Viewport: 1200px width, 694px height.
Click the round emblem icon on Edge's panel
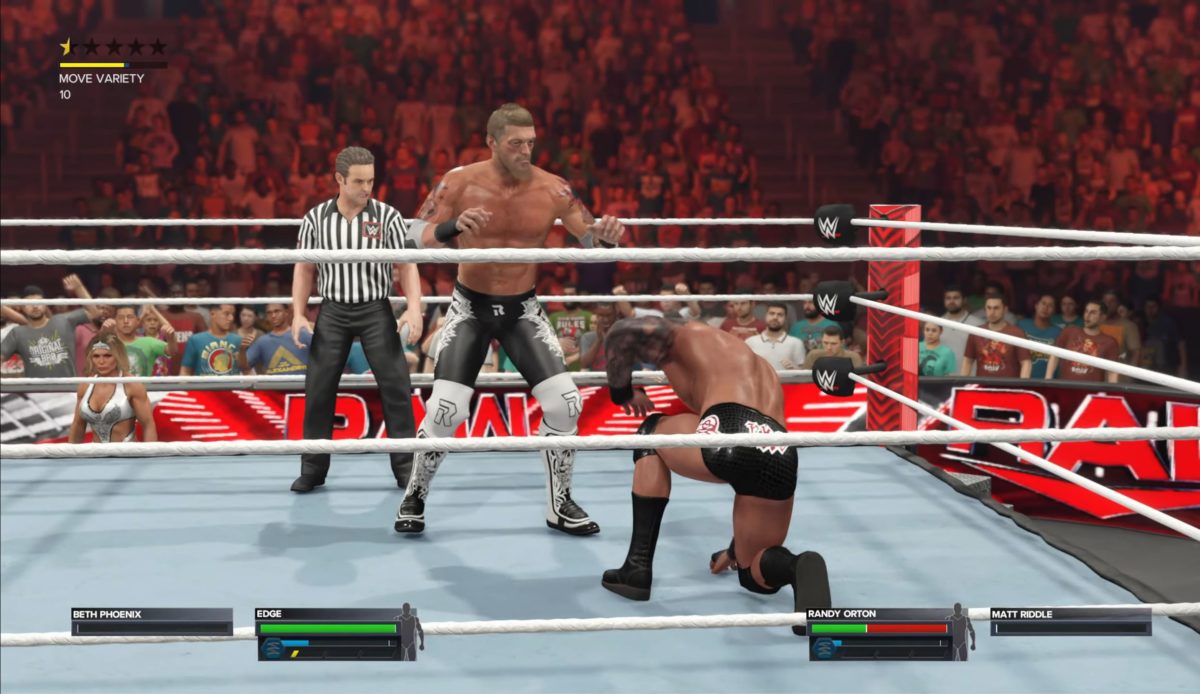click(x=270, y=648)
